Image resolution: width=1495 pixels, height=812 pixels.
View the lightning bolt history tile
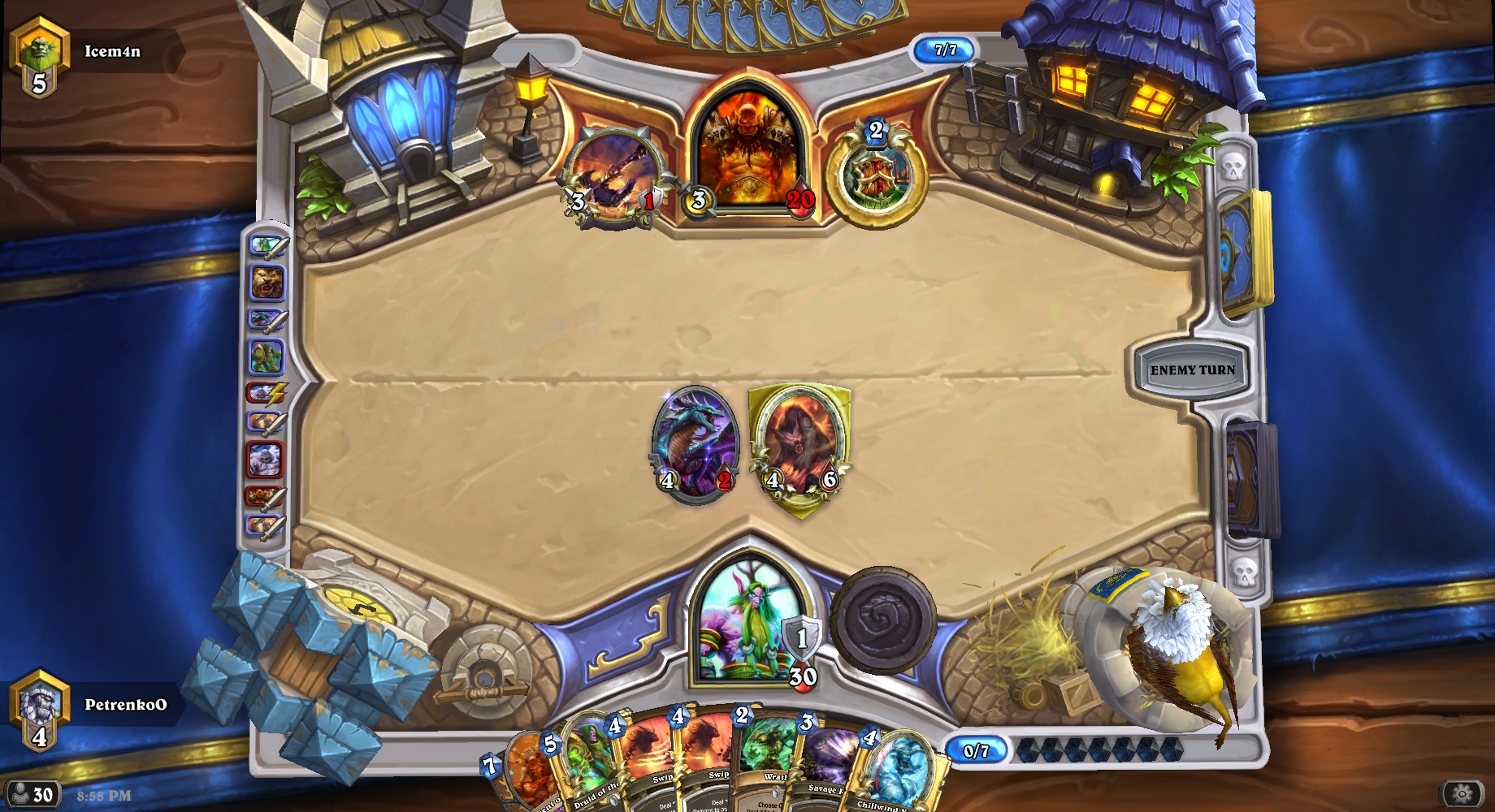[x=266, y=394]
